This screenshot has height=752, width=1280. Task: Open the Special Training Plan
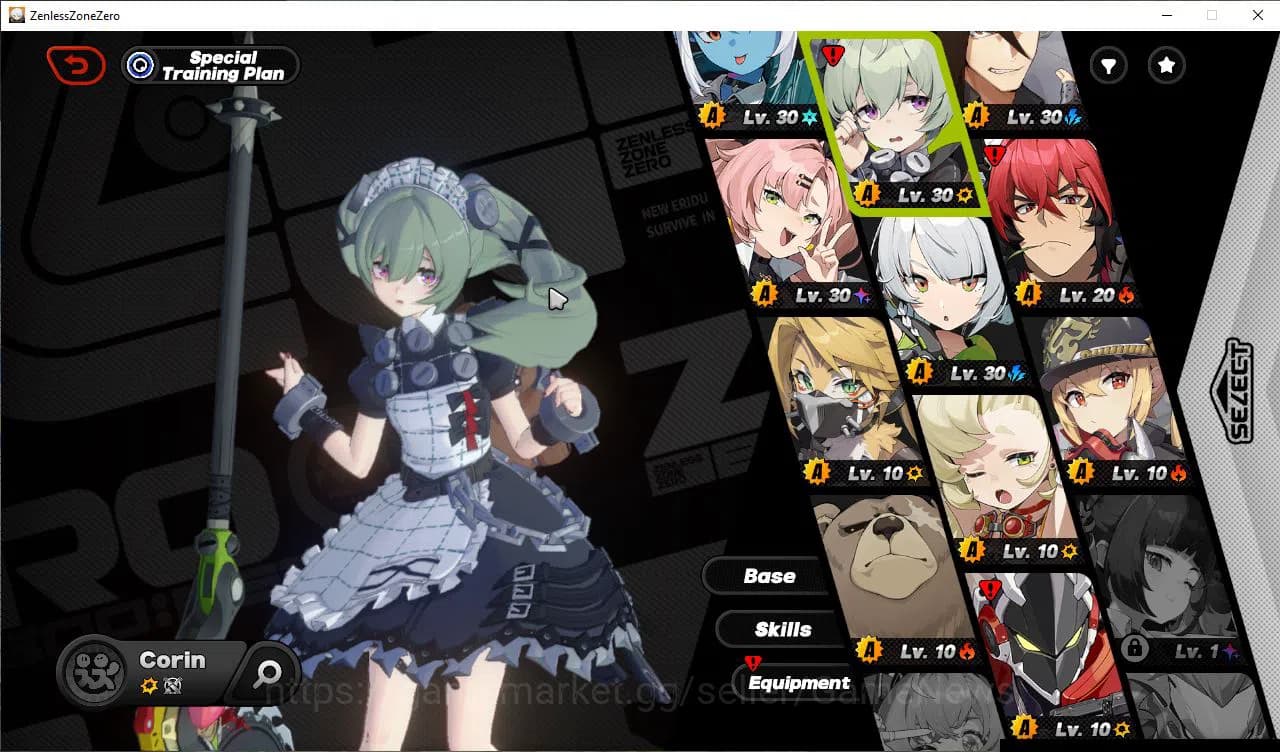pyautogui.click(x=210, y=65)
